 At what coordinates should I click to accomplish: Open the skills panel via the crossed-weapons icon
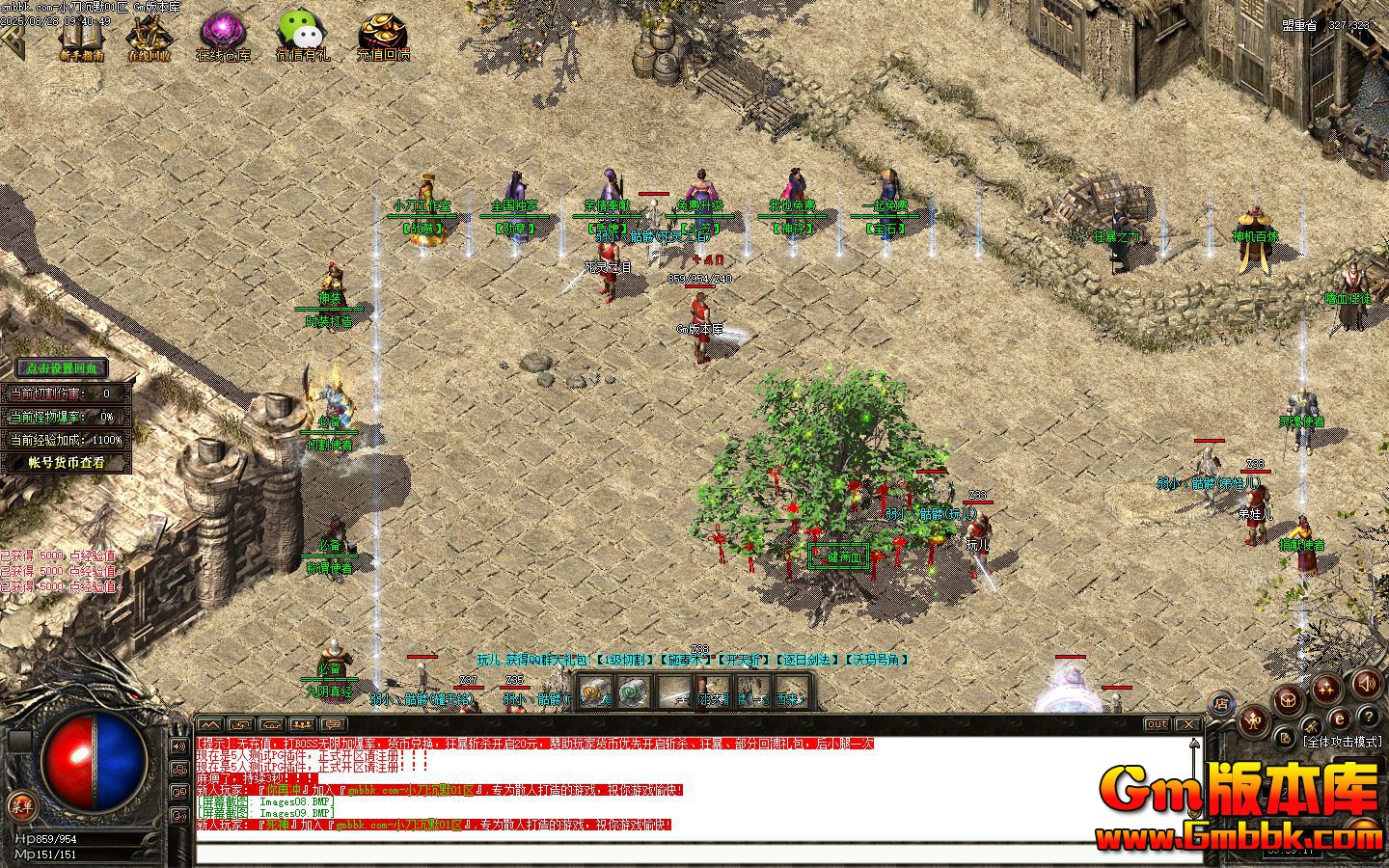(1312, 726)
